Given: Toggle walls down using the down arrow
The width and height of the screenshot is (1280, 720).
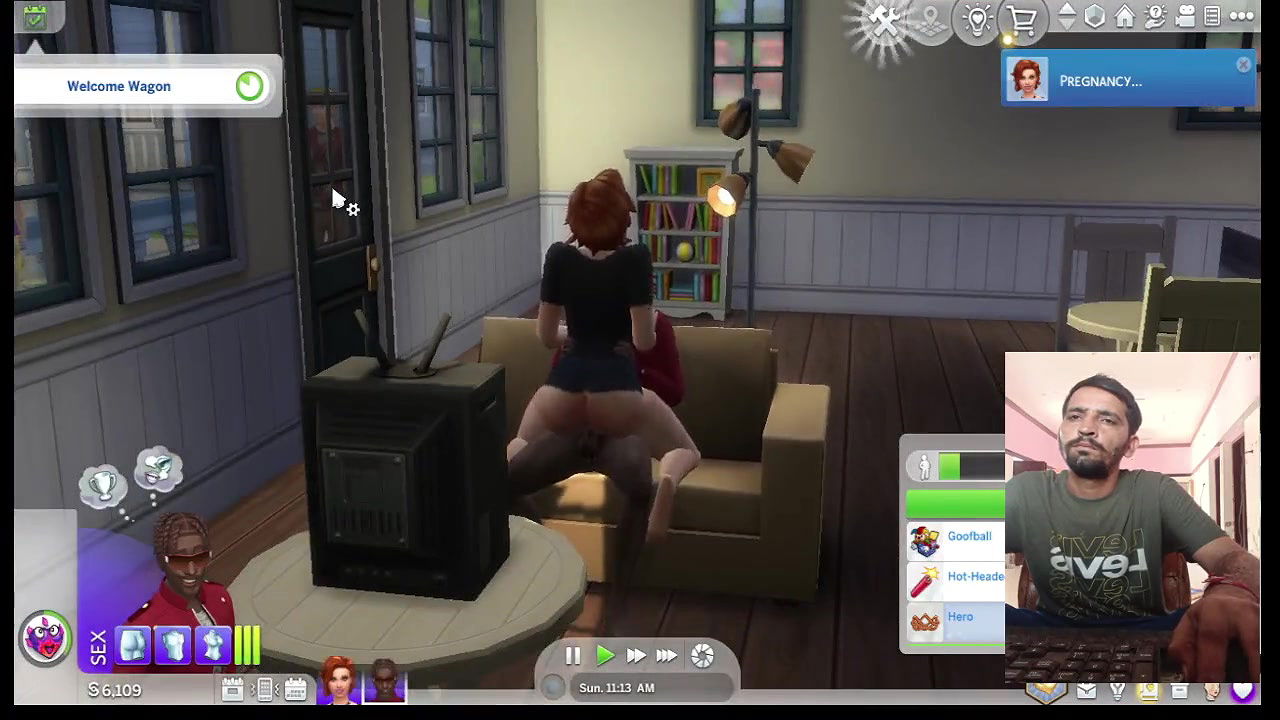Looking at the screenshot, I should [x=1066, y=24].
